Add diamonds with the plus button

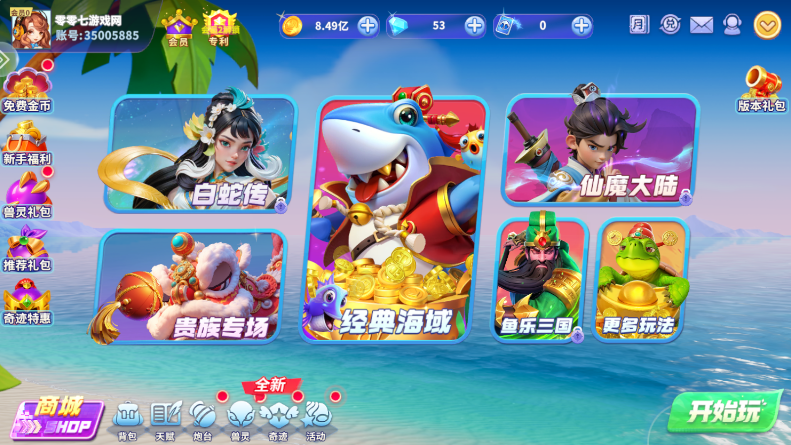point(474,25)
